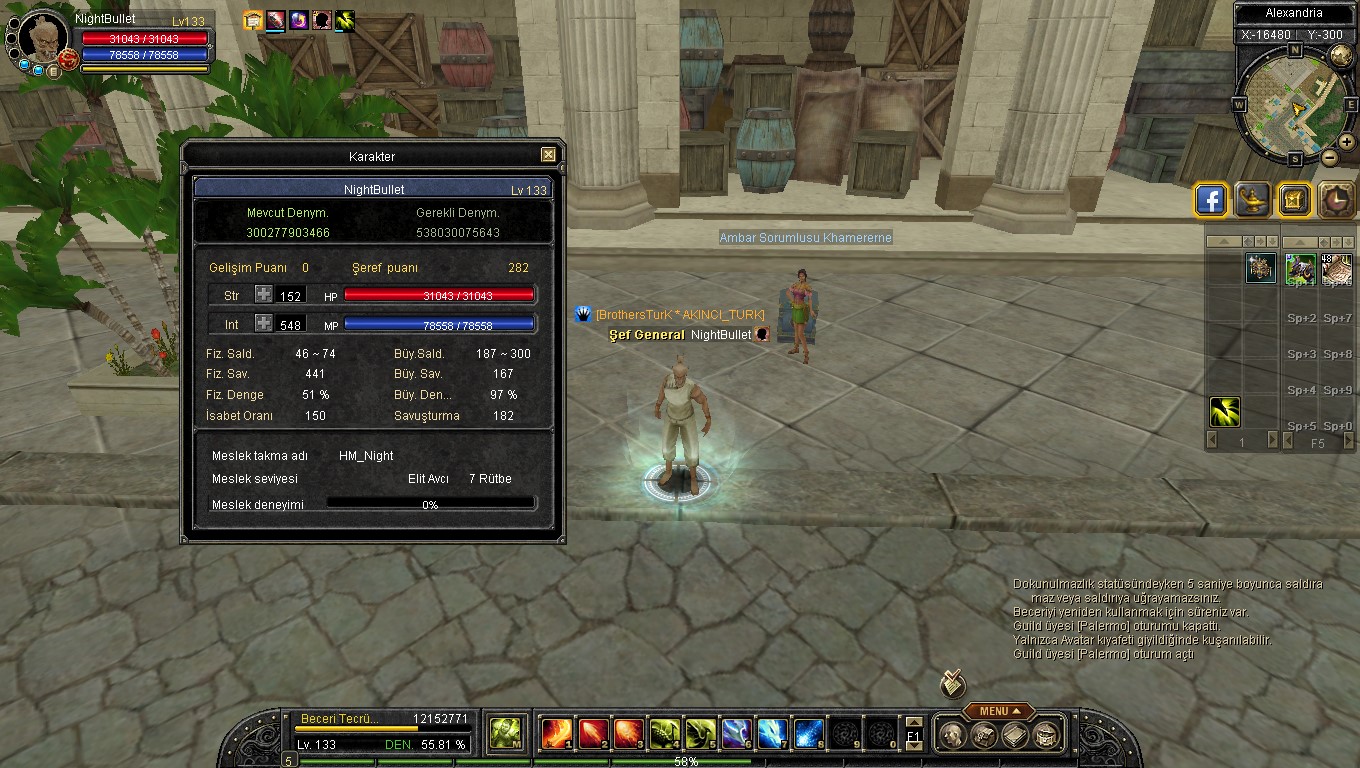This screenshot has height=768, width=1360.
Task: Click the golden chest event icon
Action: 1294,200
